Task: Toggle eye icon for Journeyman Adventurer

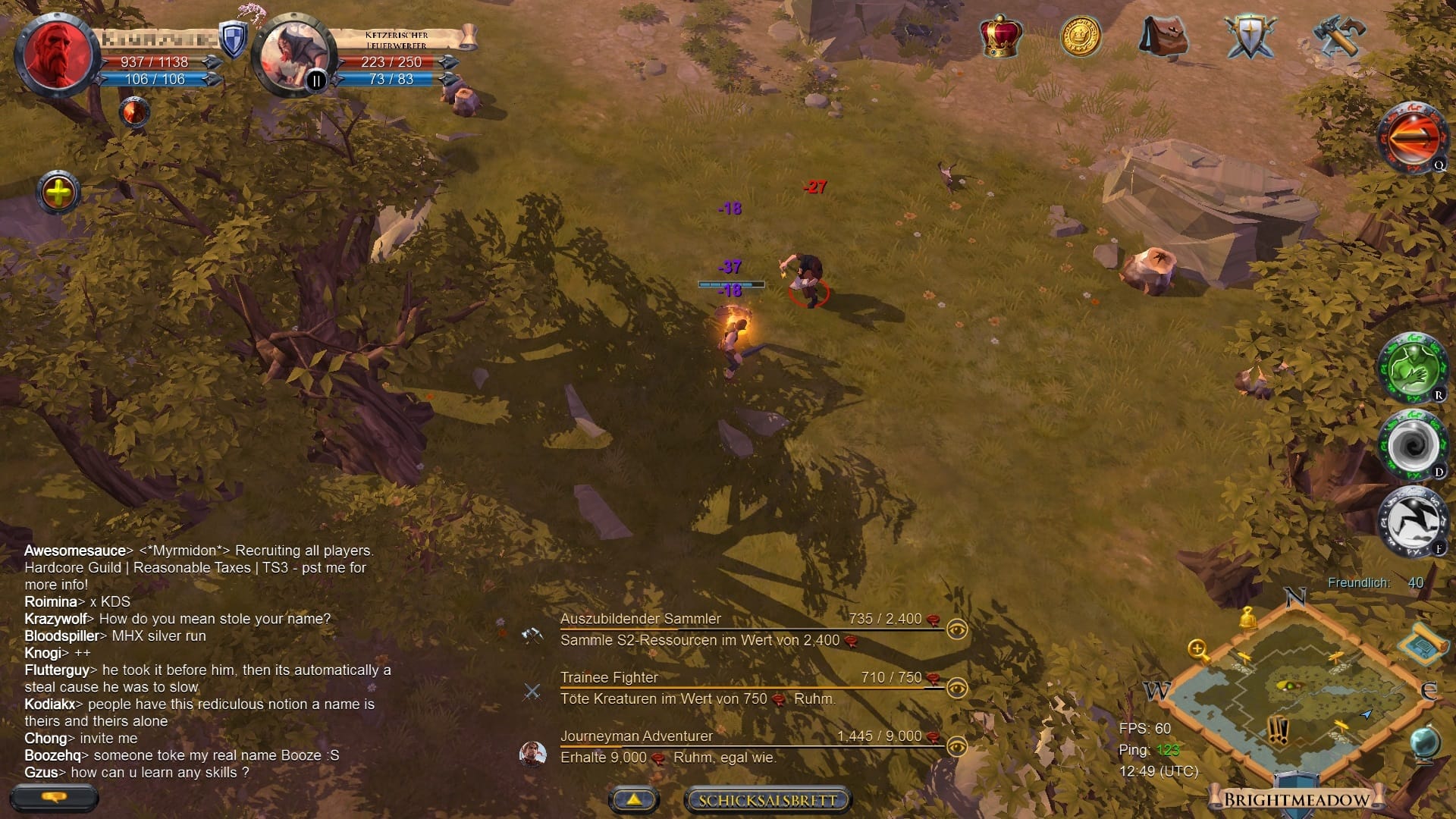Action: click(957, 746)
